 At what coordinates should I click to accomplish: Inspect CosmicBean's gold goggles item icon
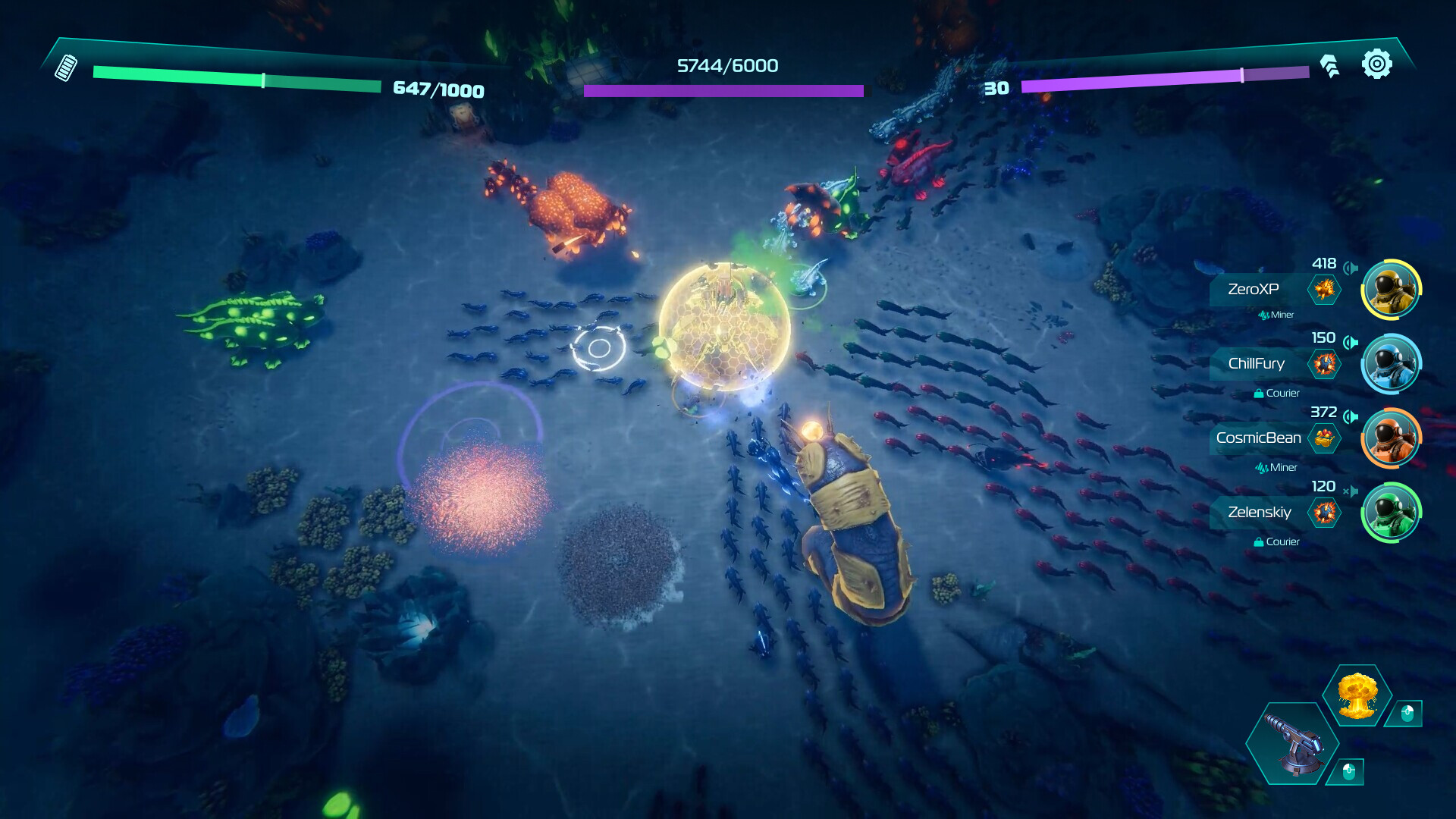coord(1324,438)
